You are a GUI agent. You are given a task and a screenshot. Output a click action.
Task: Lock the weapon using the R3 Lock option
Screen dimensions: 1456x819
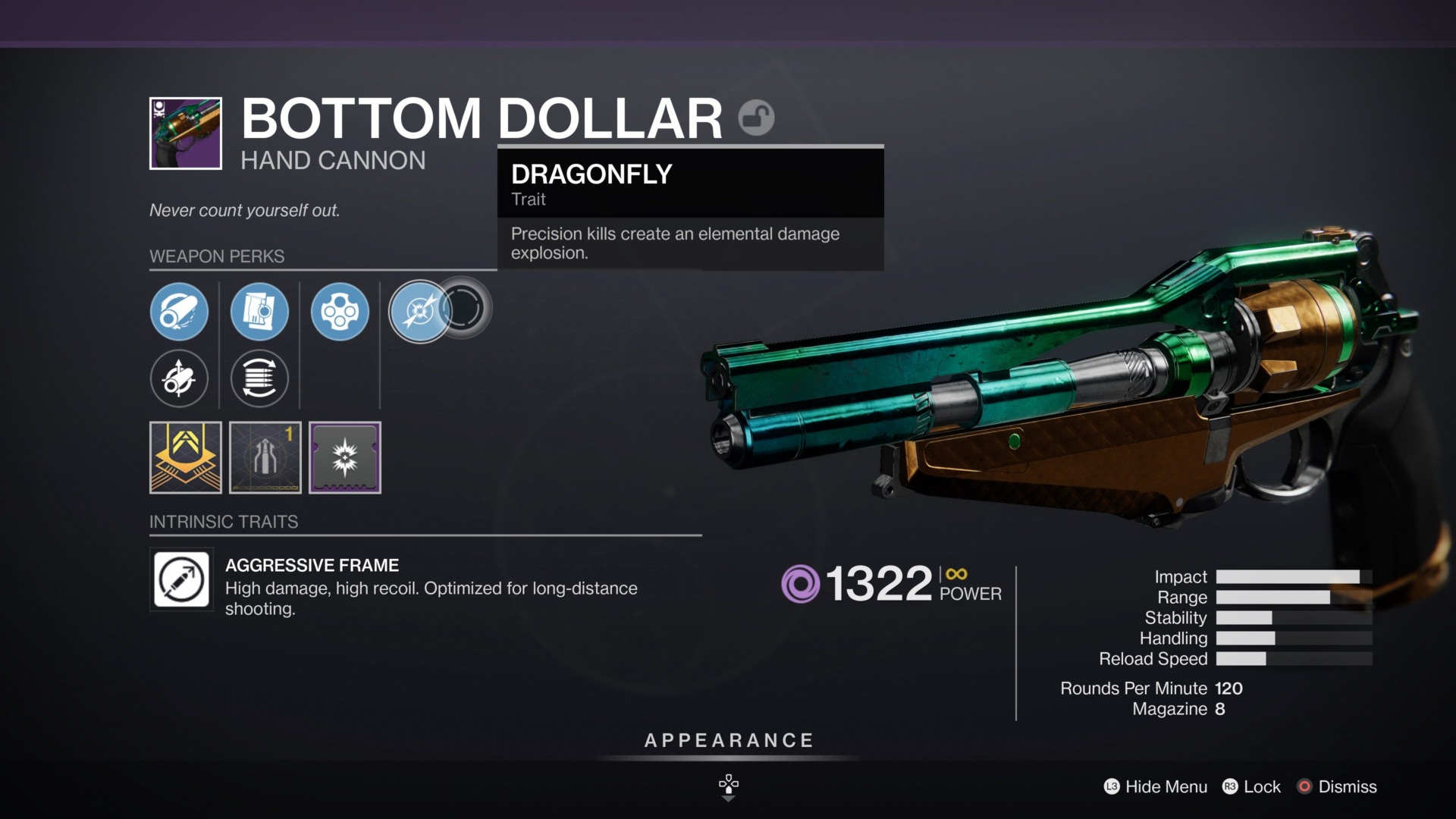point(1251,787)
